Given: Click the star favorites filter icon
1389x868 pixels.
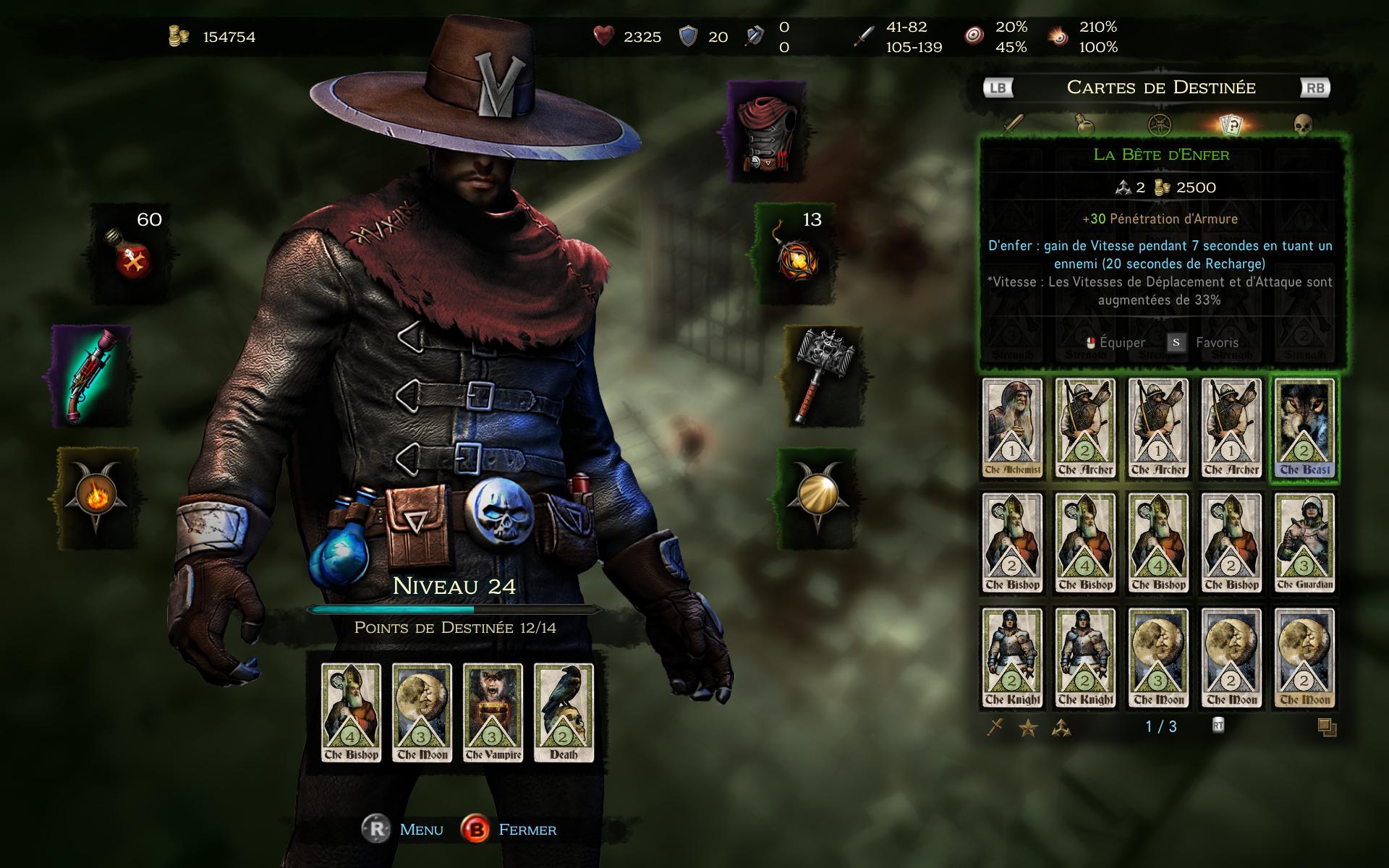Looking at the screenshot, I should pyautogui.click(x=1028, y=728).
